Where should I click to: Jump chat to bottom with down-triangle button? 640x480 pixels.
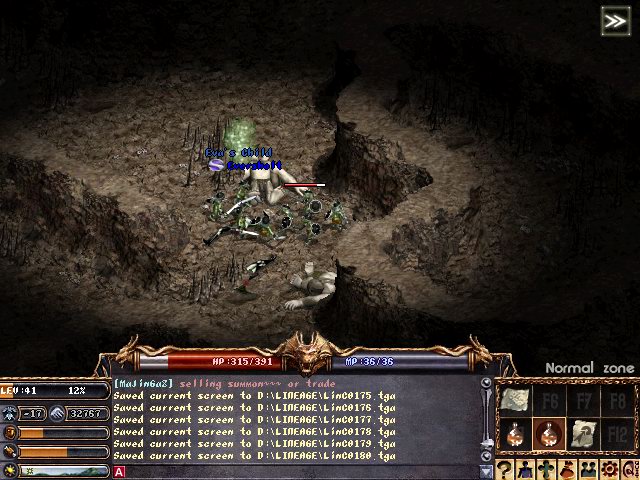pos(487,471)
